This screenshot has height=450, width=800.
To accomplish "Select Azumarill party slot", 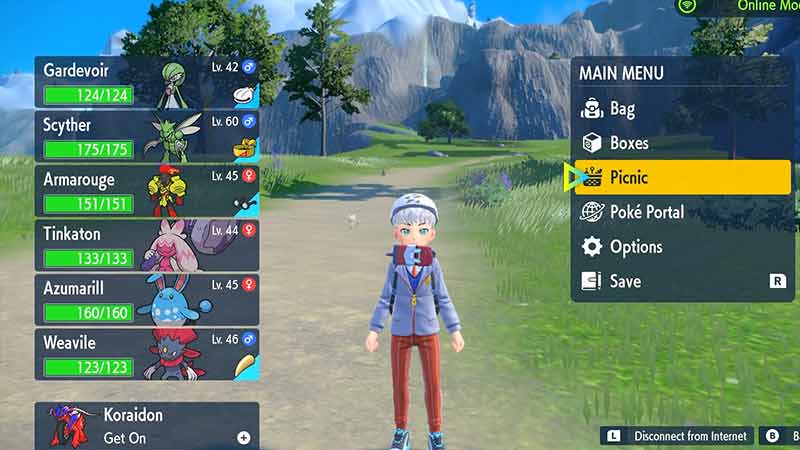I will tap(147, 299).
